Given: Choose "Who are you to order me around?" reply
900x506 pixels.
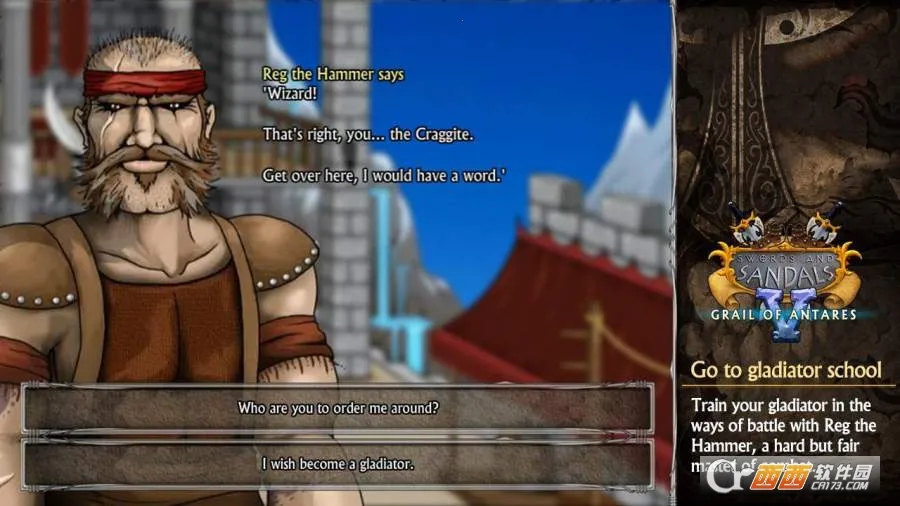Looking at the screenshot, I should [338, 409].
